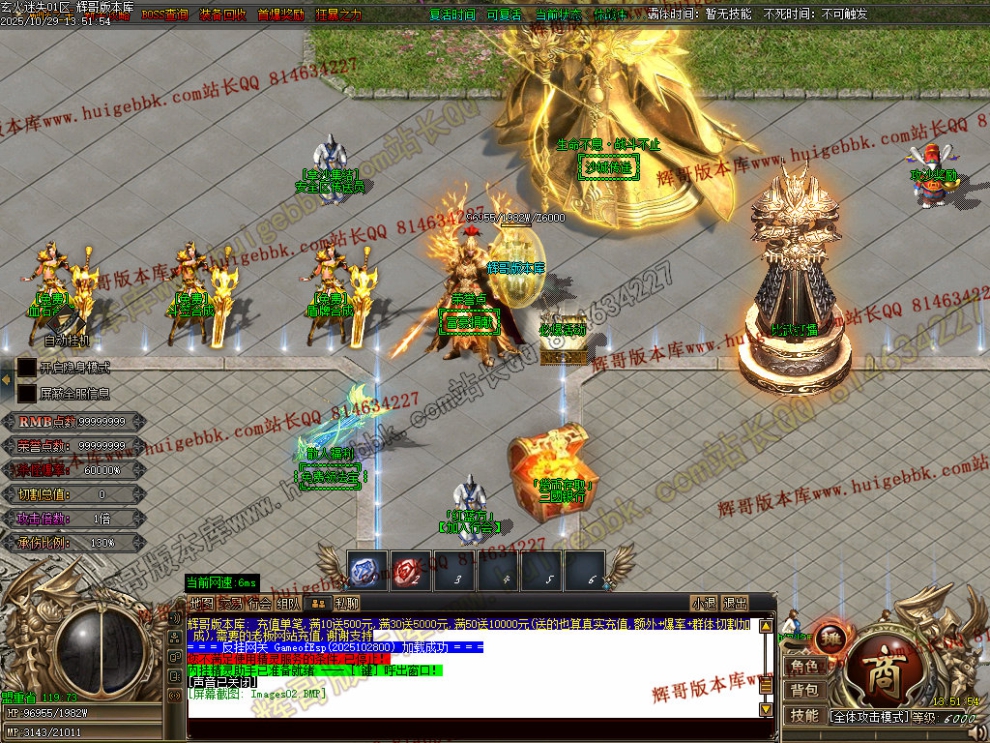This screenshot has width=990, height=743.
Task: Switch to the 地图 chat tab
Action: point(202,603)
